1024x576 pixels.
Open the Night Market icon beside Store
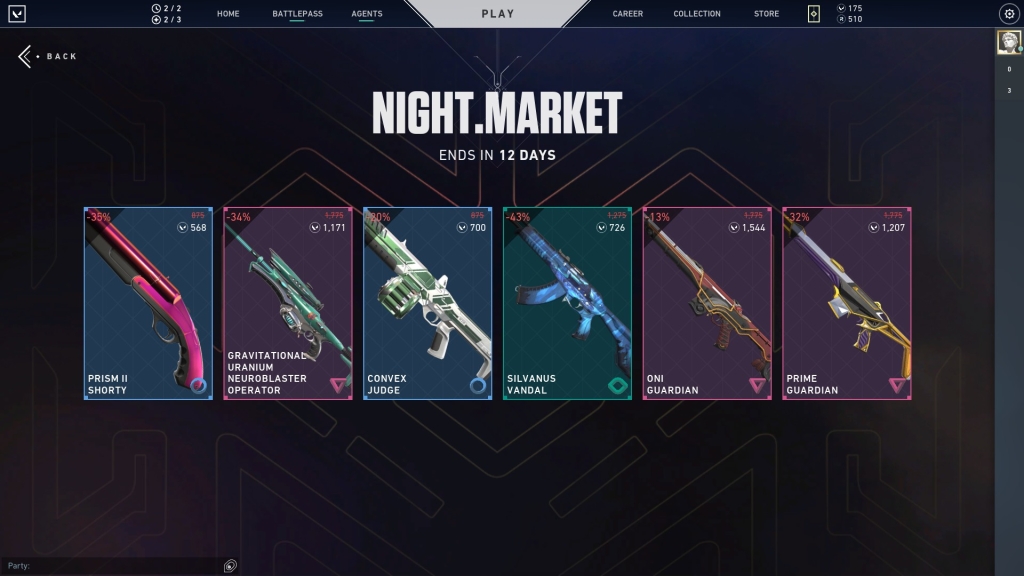point(814,14)
